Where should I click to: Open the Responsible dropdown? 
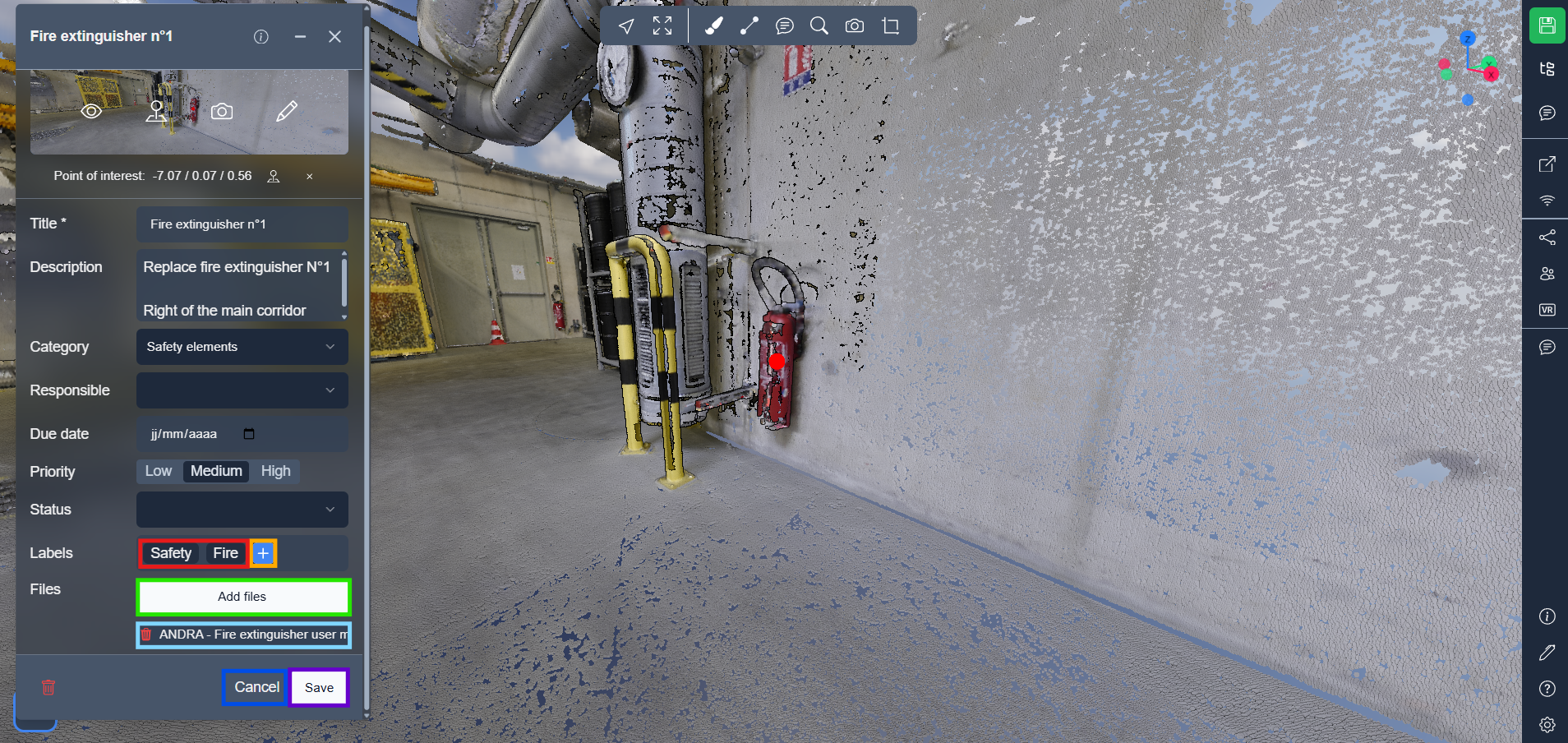242,390
